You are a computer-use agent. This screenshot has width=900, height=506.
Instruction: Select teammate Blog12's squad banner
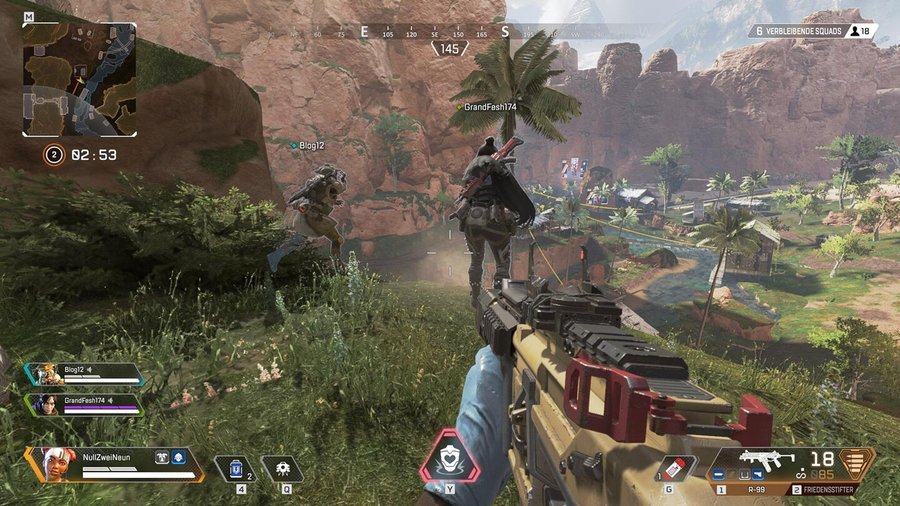(x=87, y=374)
